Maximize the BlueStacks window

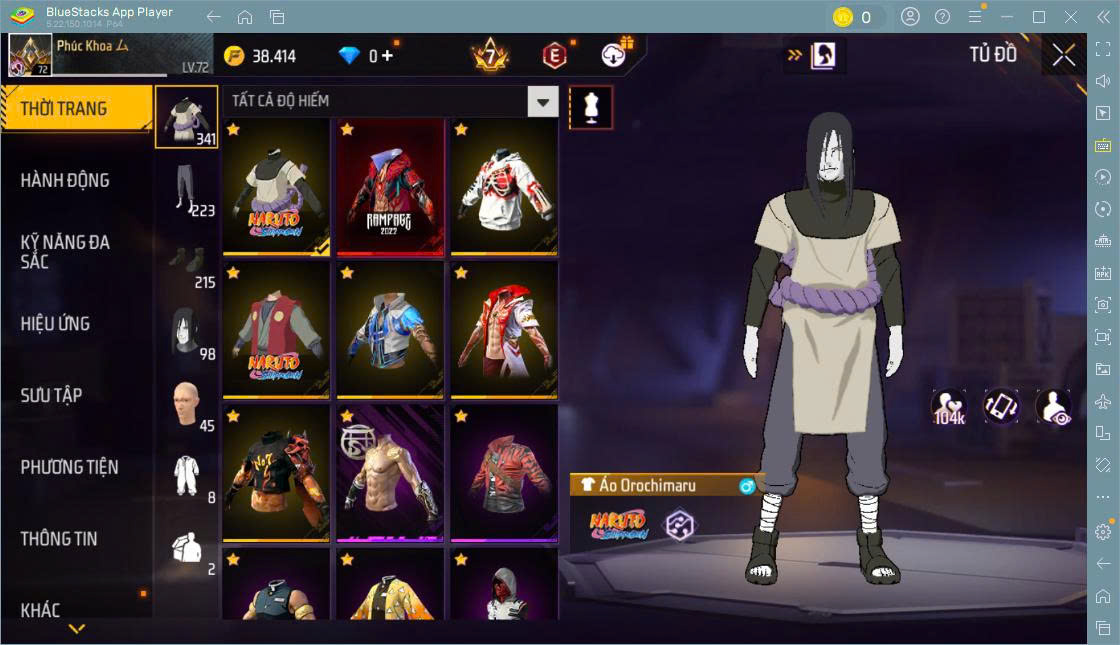point(1039,17)
